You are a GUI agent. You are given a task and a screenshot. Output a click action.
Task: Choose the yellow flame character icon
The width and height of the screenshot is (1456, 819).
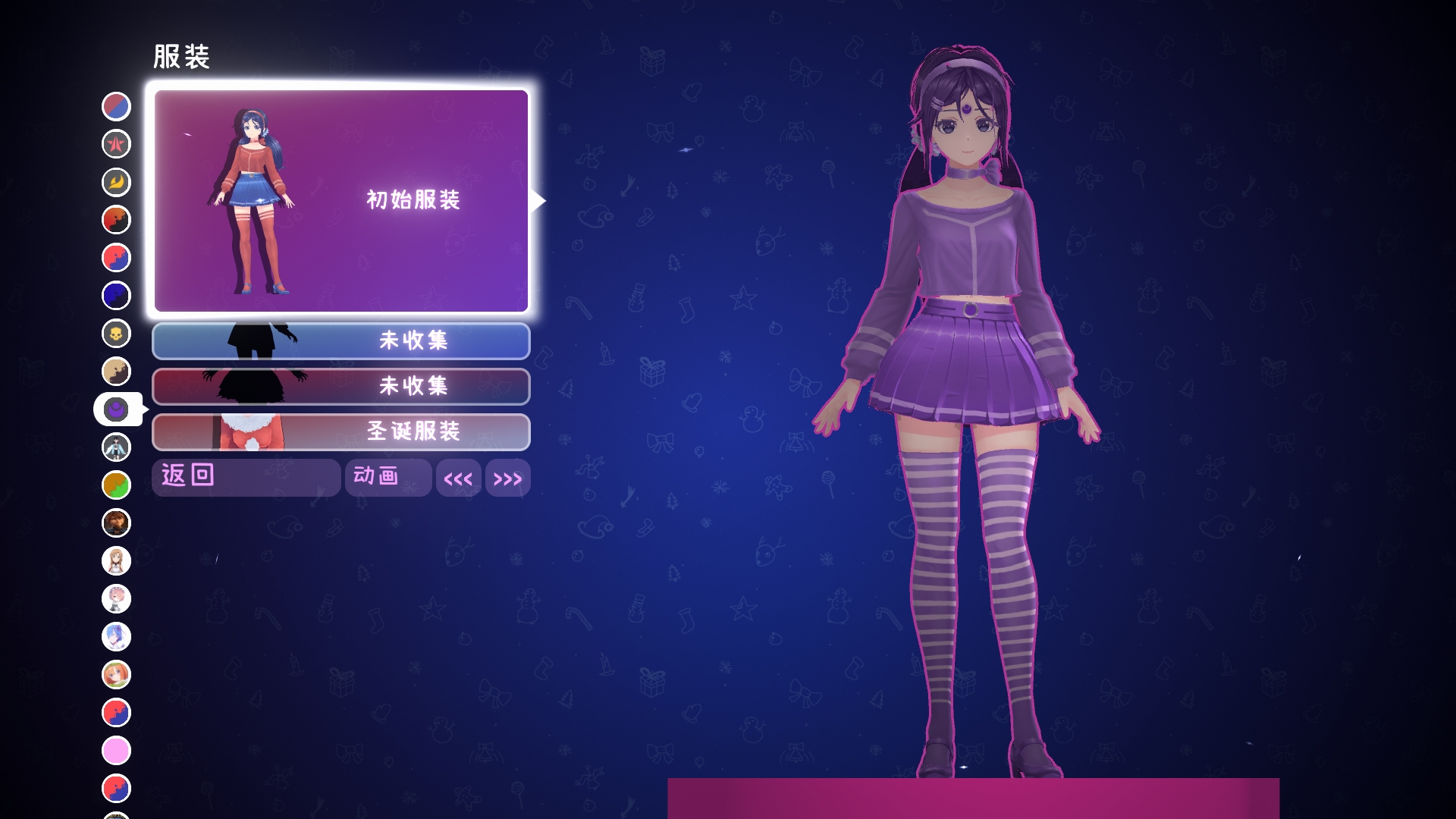coord(116,182)
